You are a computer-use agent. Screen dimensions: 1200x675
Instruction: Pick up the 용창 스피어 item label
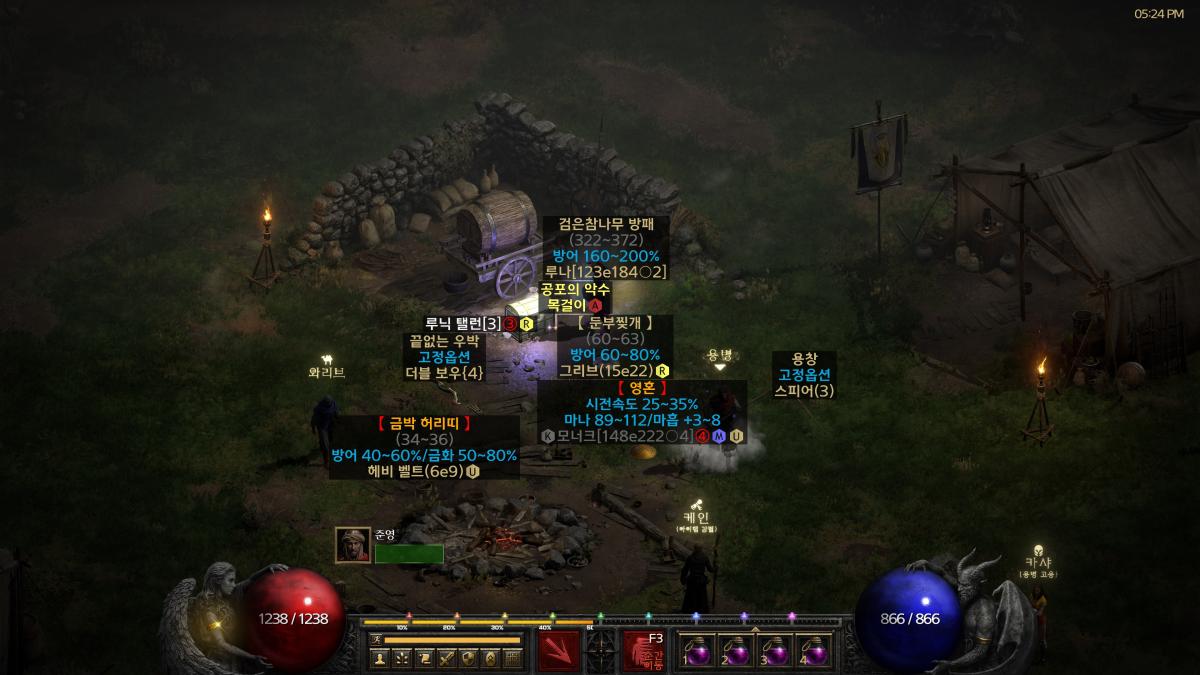(804, 374)
